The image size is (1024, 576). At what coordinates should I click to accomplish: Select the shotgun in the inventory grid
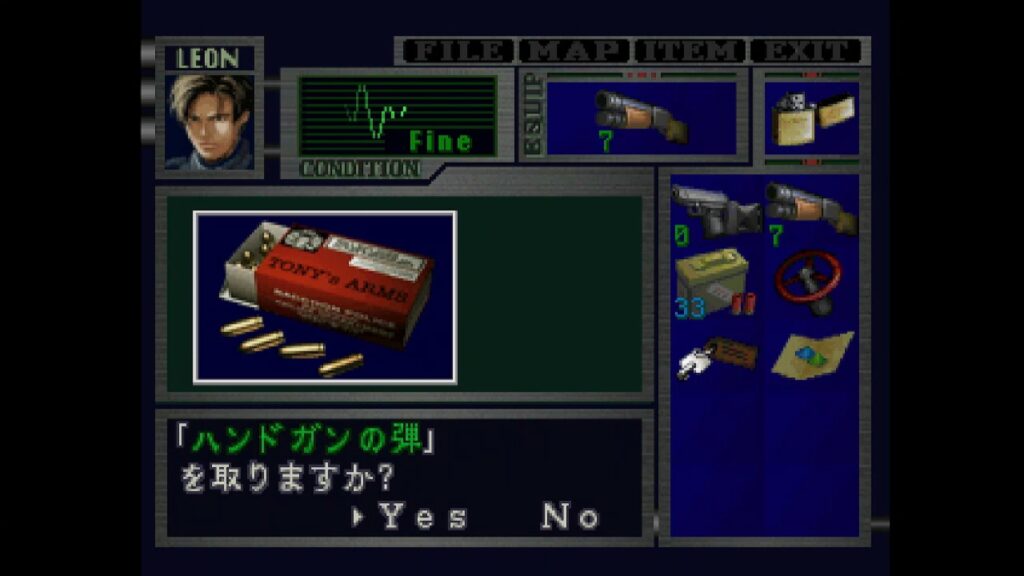coord(810,208)
